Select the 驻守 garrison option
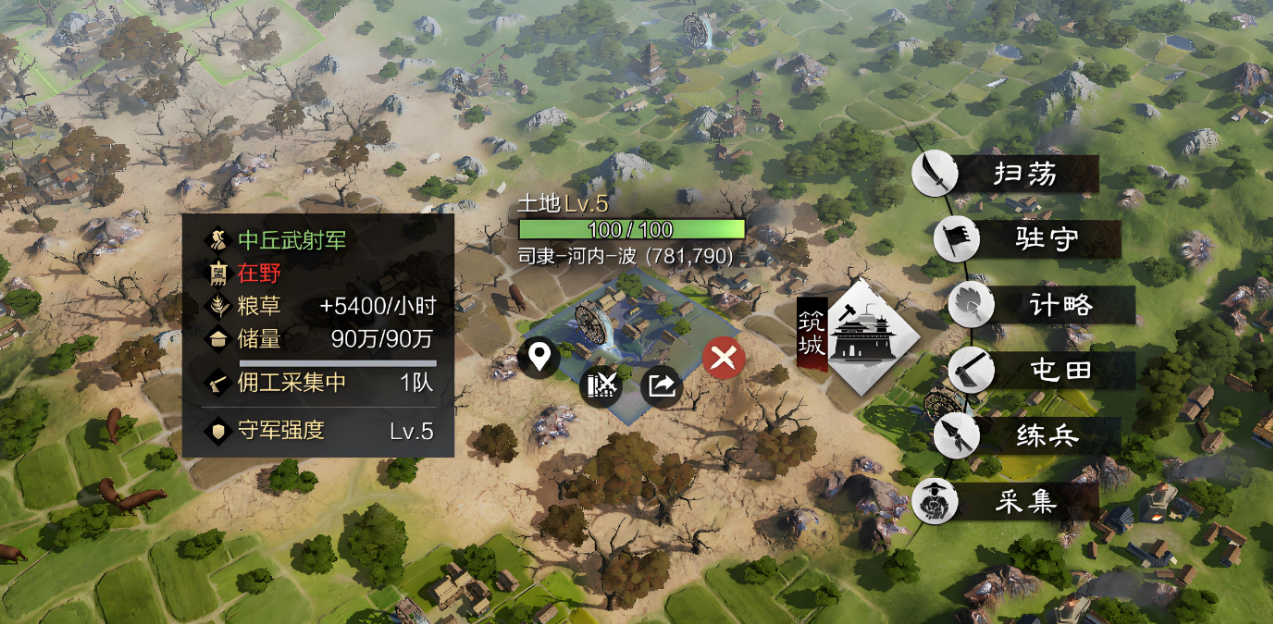 (x=1028, y=239)
